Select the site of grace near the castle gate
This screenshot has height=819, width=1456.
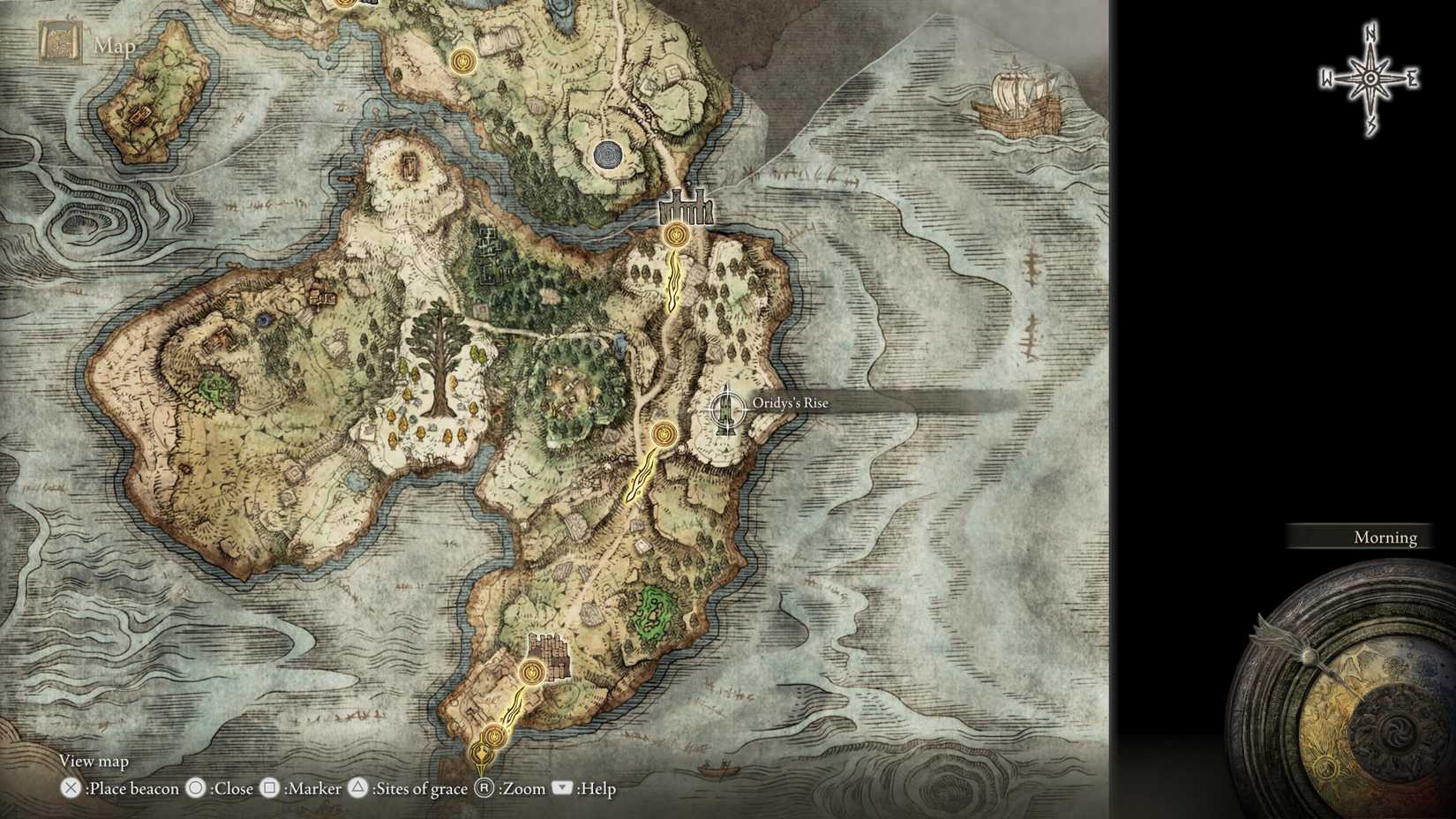pos(675,234)
